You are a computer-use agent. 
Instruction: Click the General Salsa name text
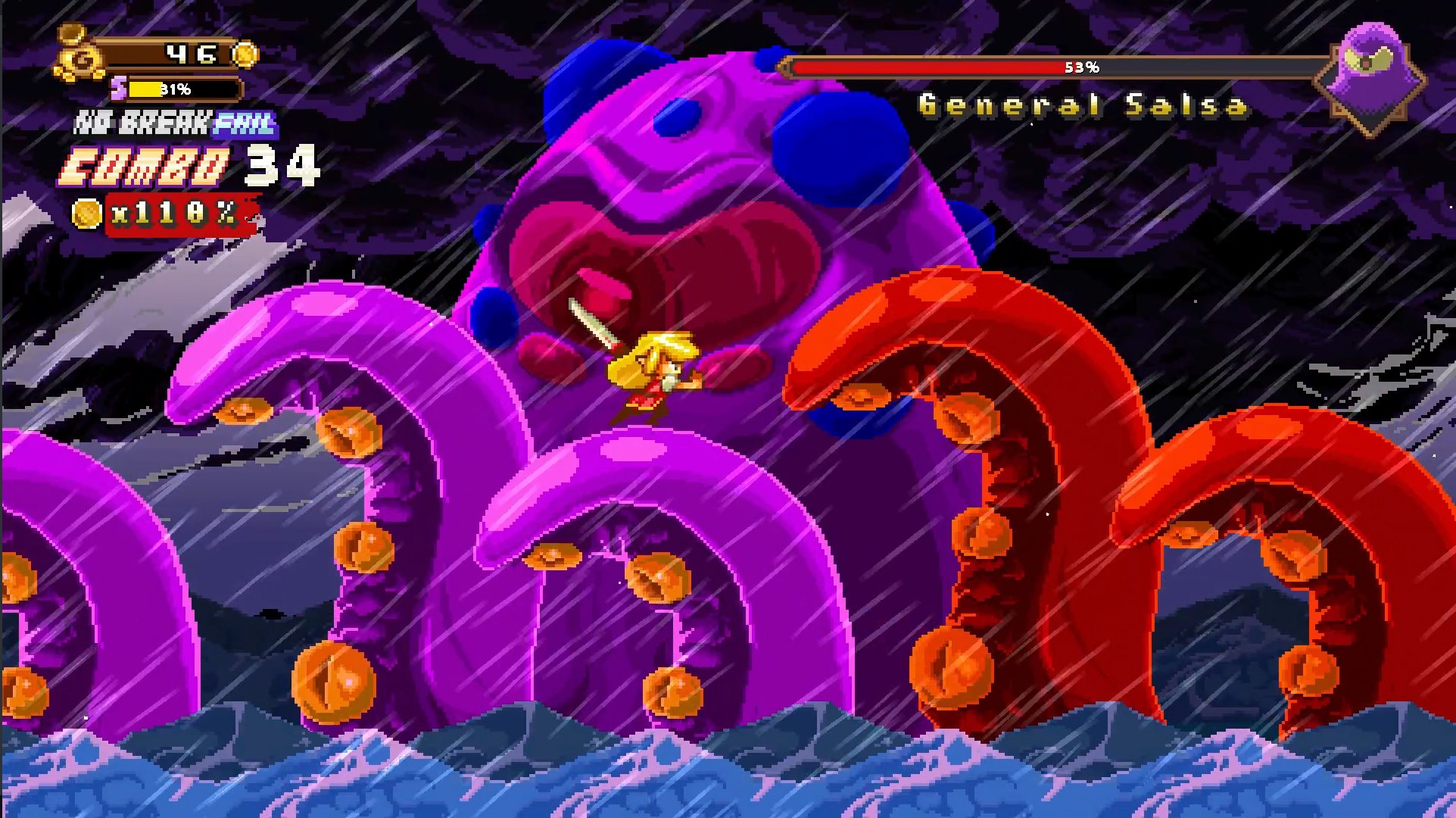pyautogui.click(x=1081, y=106)
